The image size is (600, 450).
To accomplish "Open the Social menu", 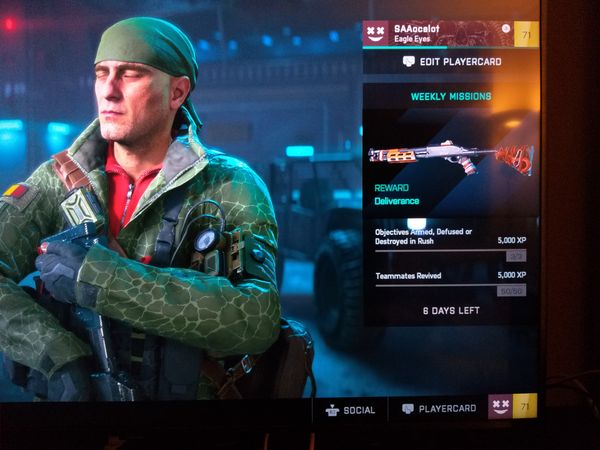I will tap(350, 409).
